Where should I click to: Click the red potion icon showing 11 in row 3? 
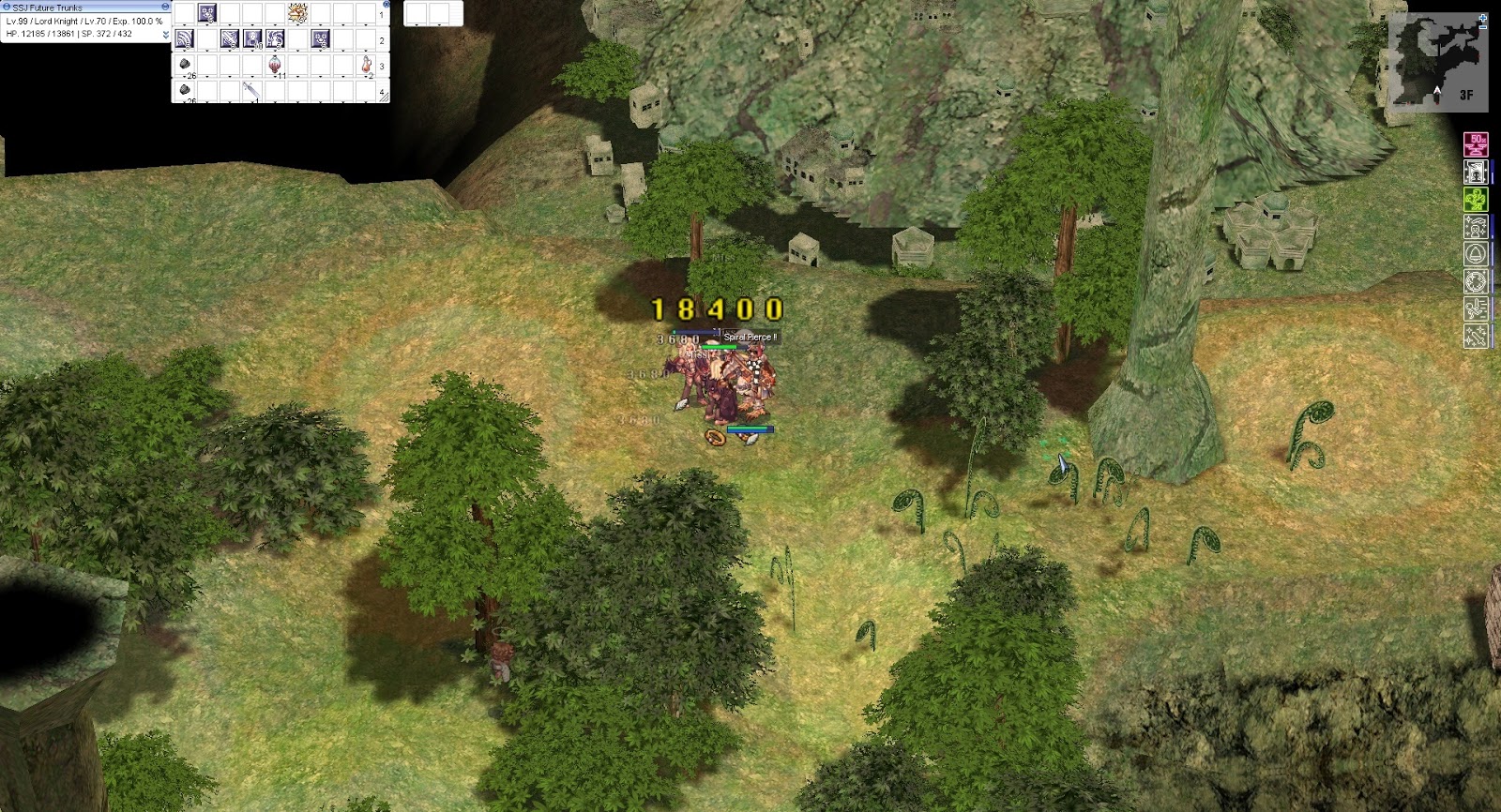pos(275,65)
